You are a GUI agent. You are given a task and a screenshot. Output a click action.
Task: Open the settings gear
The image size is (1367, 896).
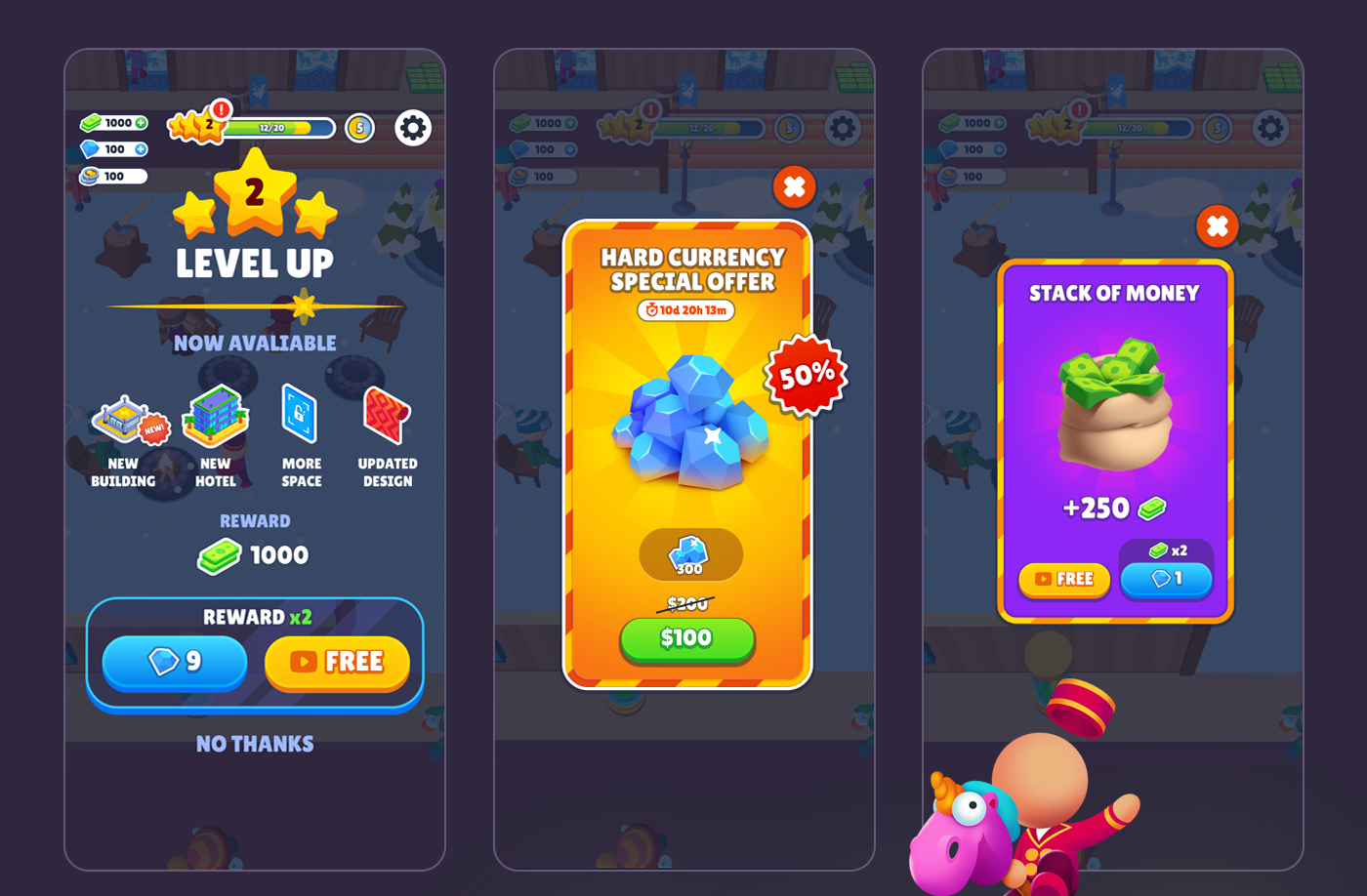tap(412, 127)
